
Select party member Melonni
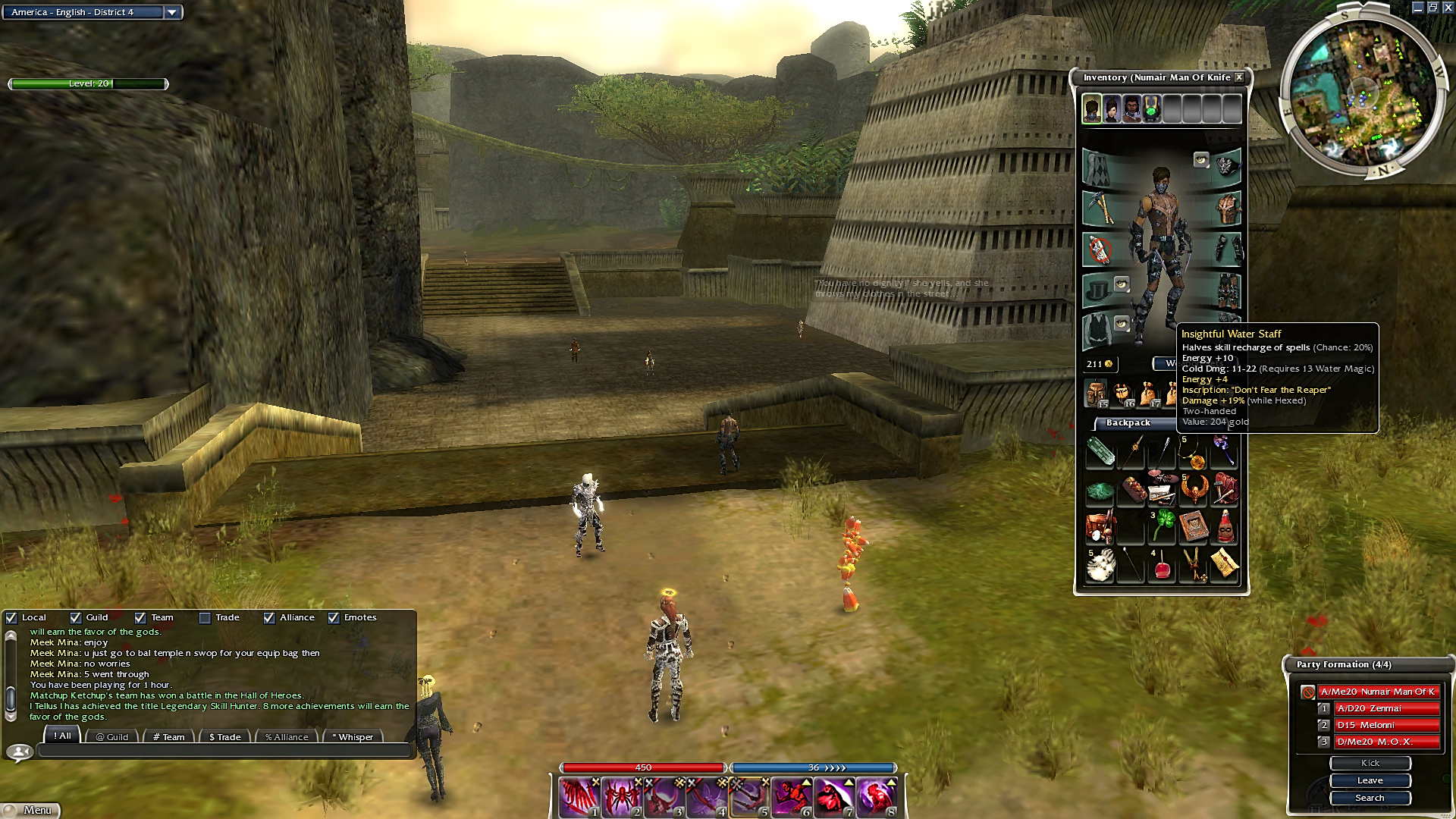click(1386, 725)
